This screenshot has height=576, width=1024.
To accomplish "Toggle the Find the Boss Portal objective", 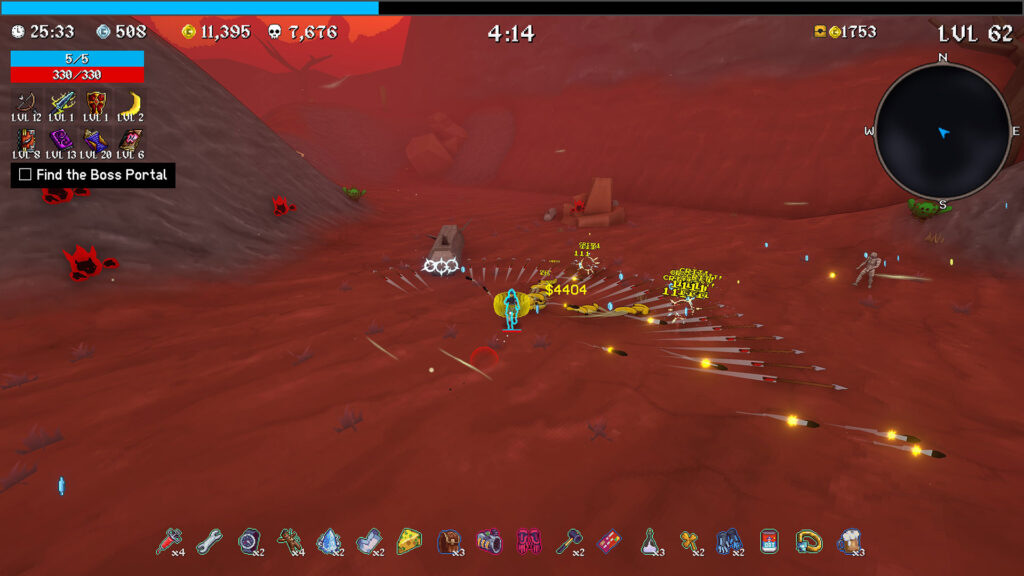I will pos(26,175).
